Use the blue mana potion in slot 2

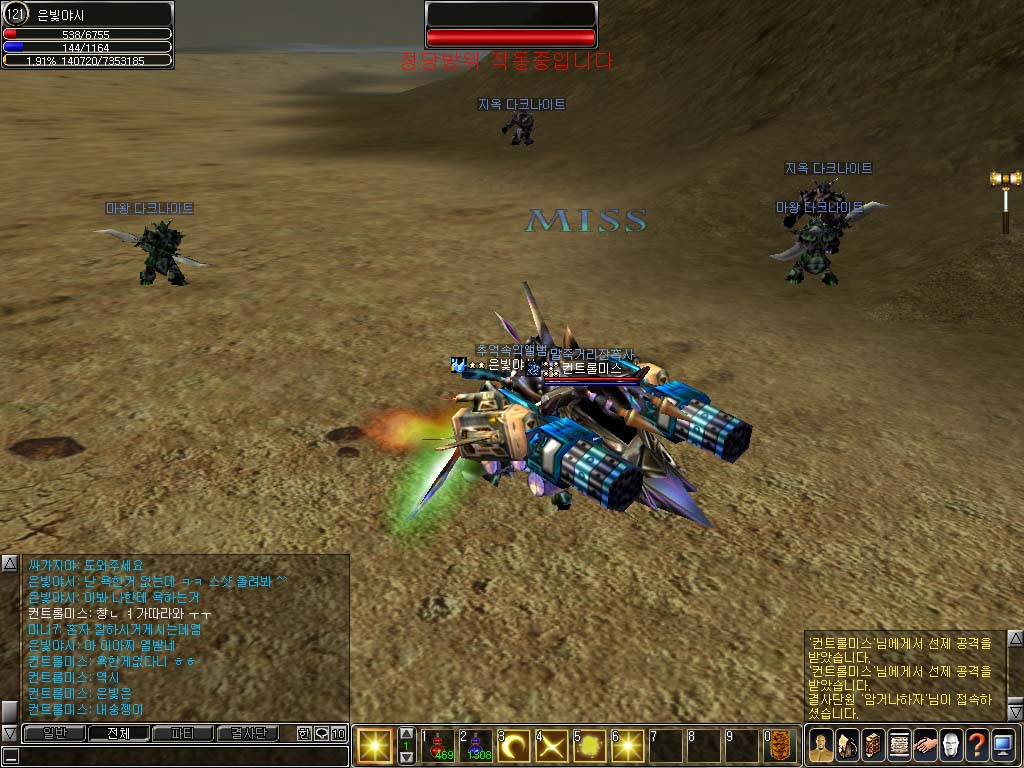(478, 746)
